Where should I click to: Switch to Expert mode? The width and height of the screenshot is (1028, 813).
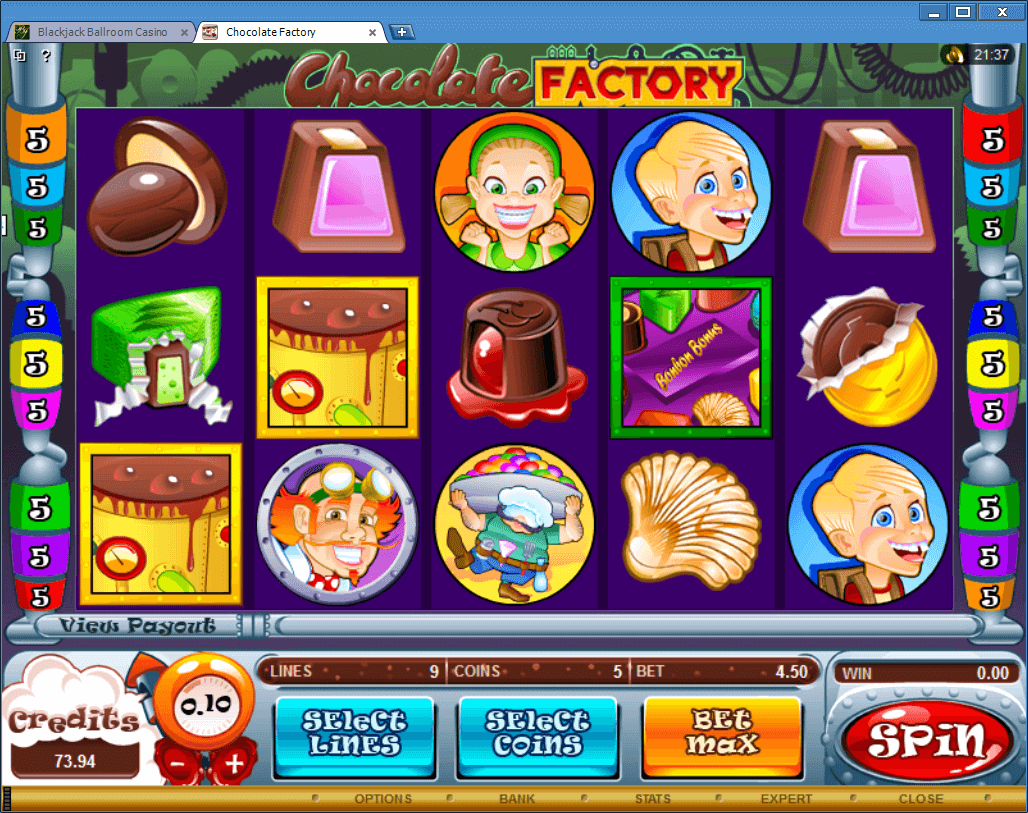pos(786,799)
